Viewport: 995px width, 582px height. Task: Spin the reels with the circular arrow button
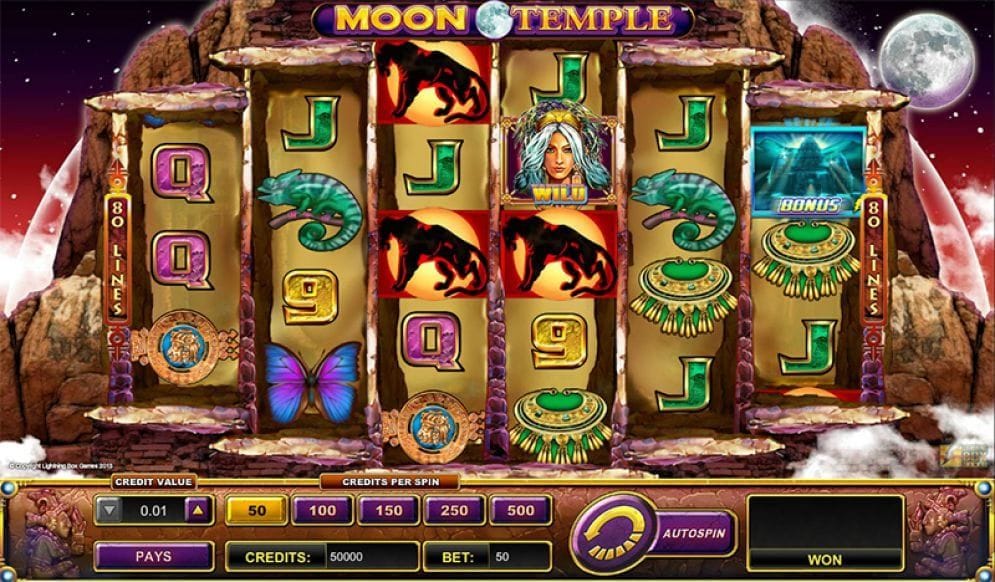point(612,534)
